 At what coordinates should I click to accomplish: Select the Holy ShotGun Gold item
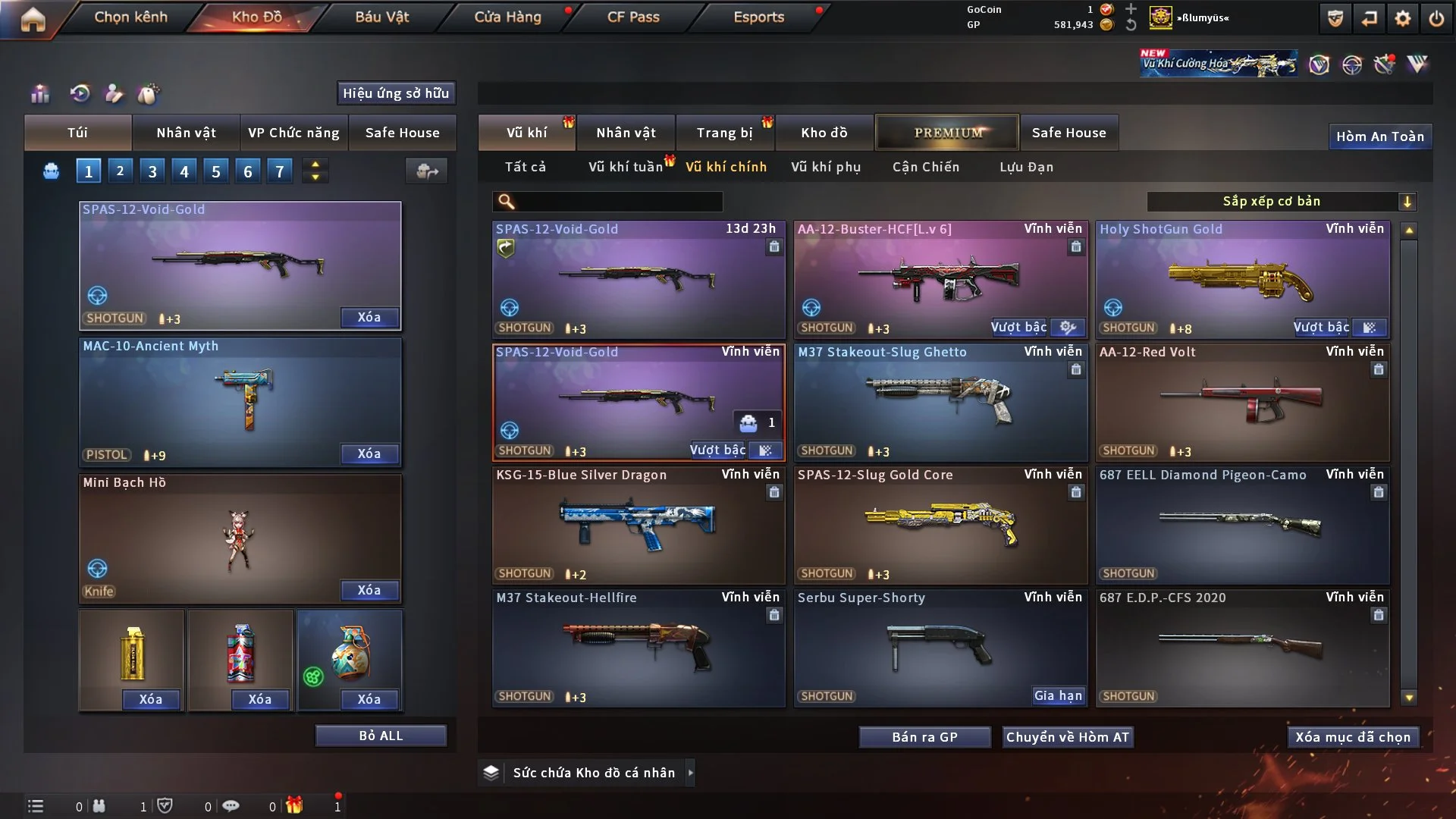click(1242, 279)
